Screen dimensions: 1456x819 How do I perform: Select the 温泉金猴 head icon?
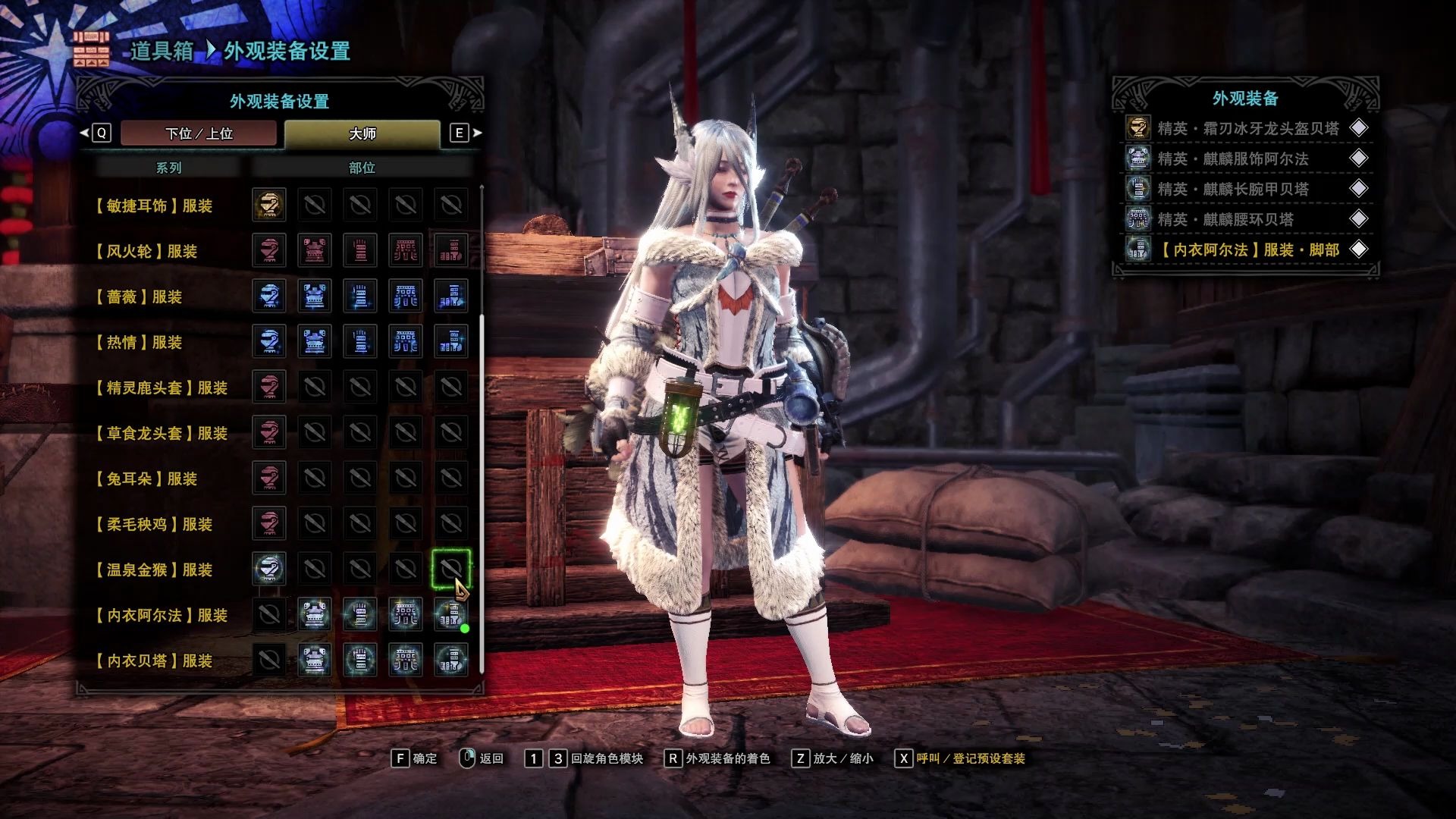(269, 569)
